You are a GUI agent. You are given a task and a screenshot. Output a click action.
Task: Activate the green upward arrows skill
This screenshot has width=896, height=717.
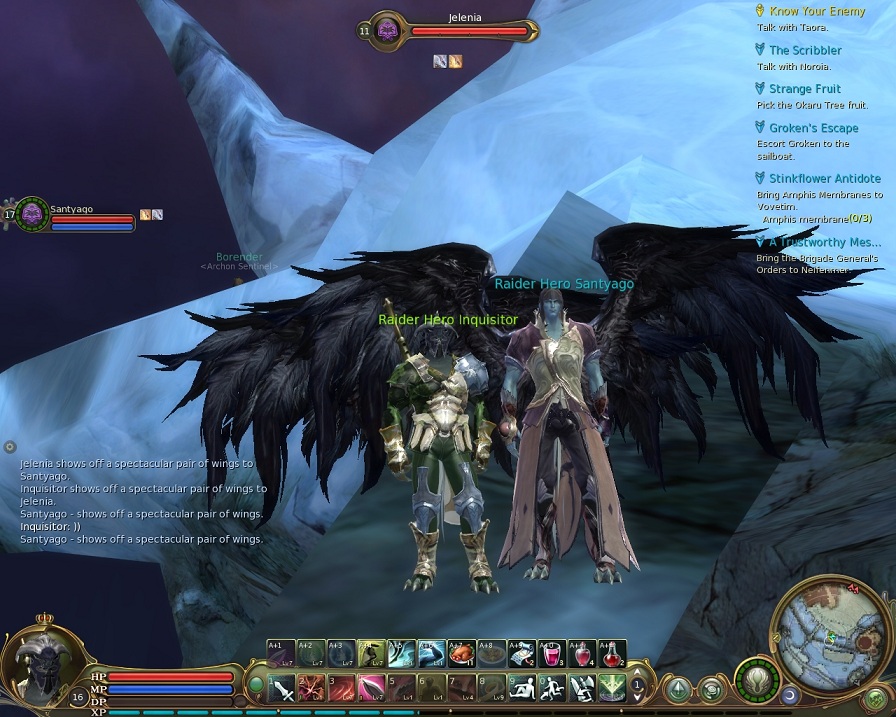point(612,688)
